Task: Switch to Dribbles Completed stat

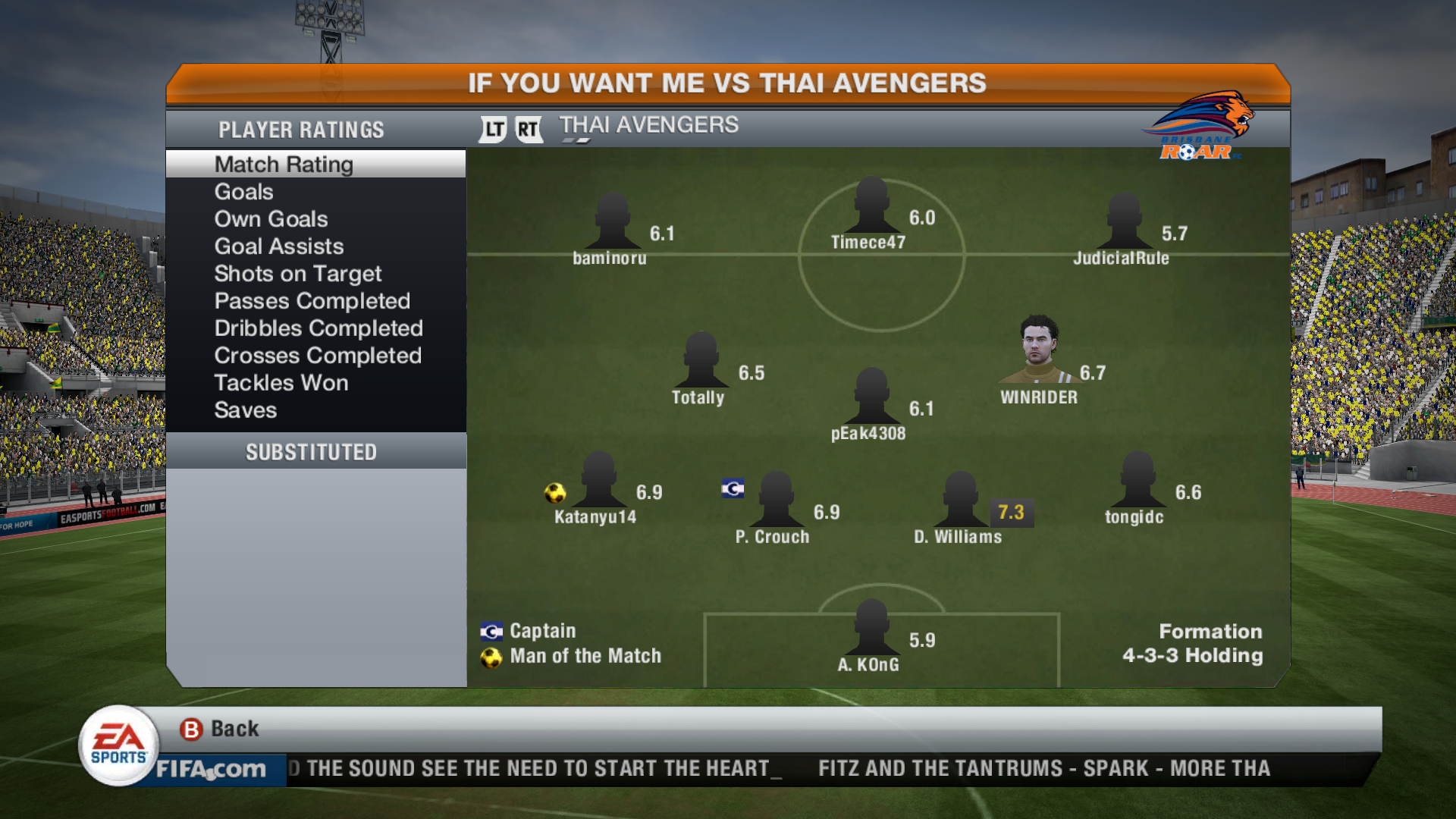Action: click(x=318, y=328)
